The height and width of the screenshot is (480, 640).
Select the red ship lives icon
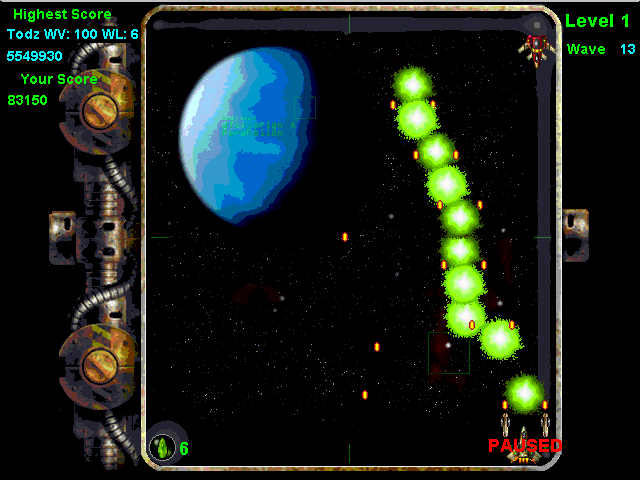[537, 48]
